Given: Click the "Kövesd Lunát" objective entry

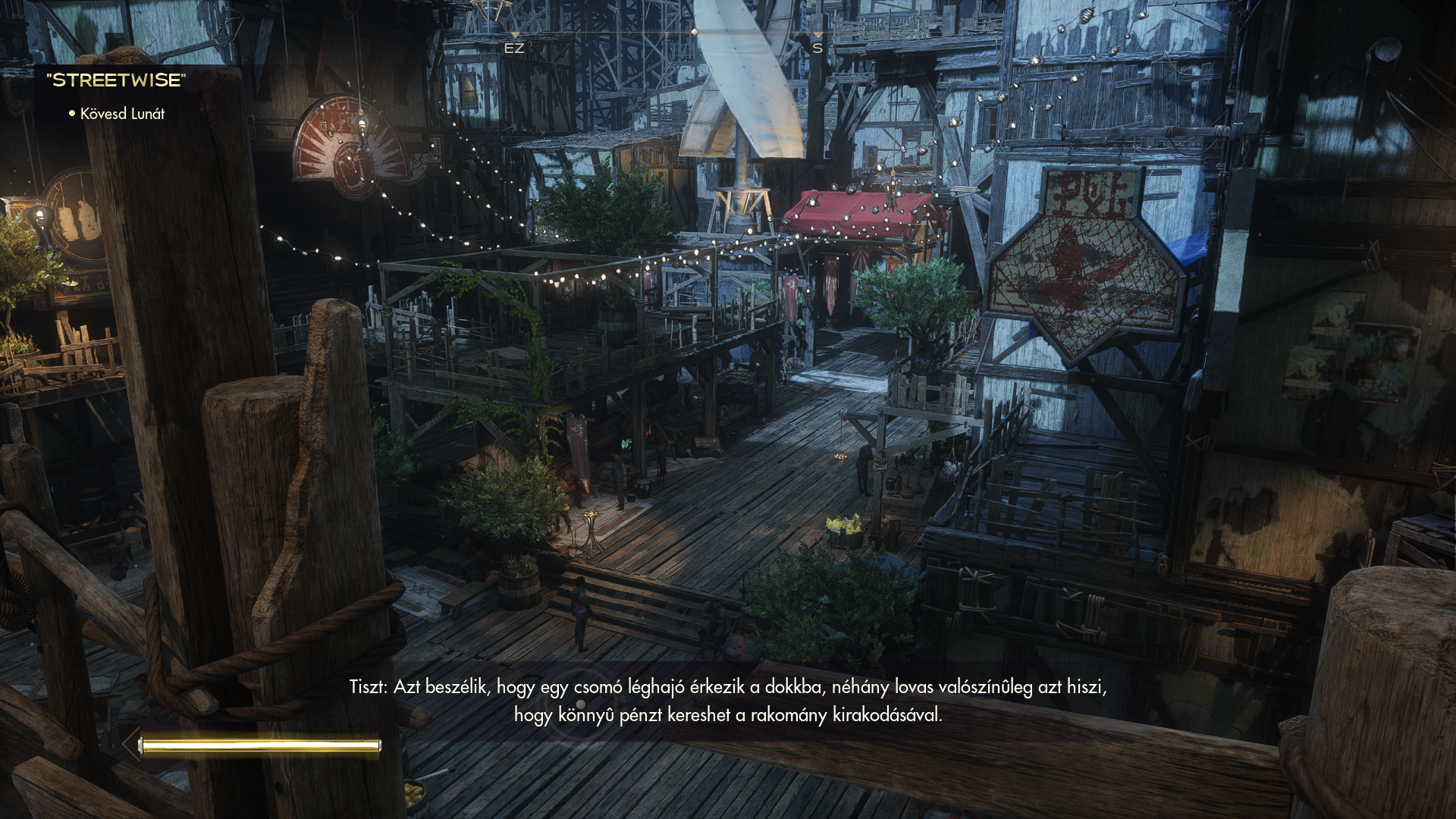Looking at the screenshot, I should (x=122, y=114).
